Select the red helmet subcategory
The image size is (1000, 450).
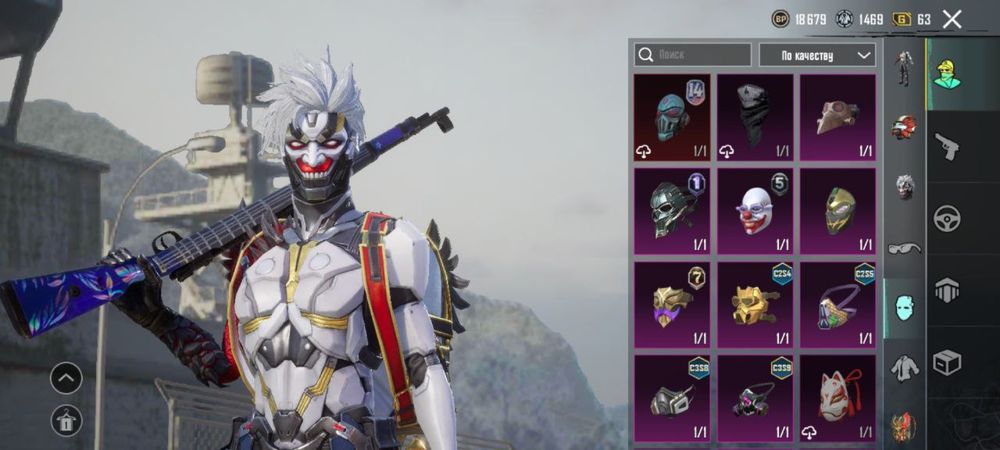905,127
